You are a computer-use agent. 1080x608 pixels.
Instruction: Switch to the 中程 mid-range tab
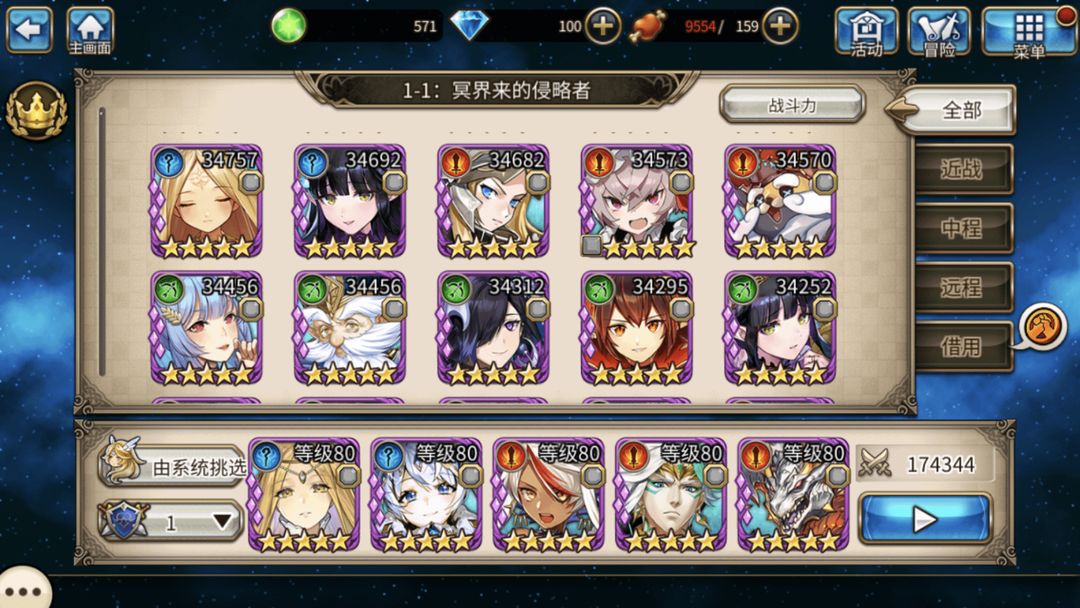pyautogui.click(x=961, y=228)
